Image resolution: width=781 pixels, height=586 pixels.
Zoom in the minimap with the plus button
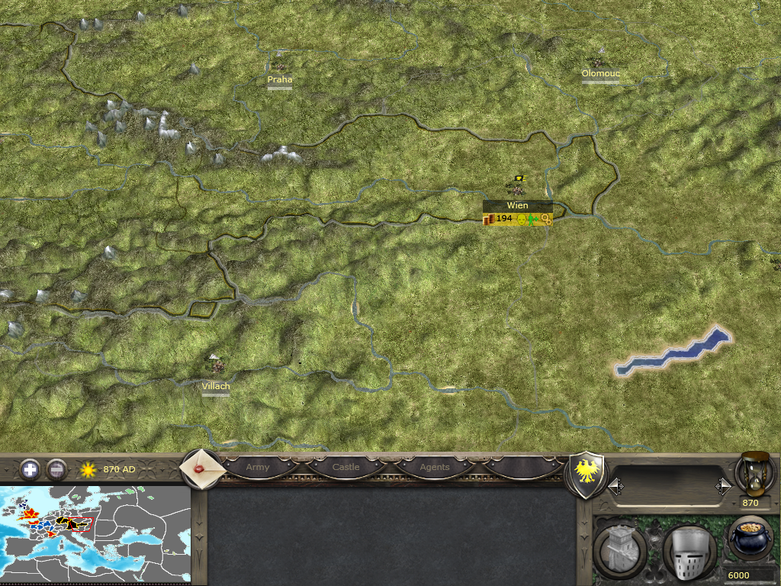(x=30, y=468)
